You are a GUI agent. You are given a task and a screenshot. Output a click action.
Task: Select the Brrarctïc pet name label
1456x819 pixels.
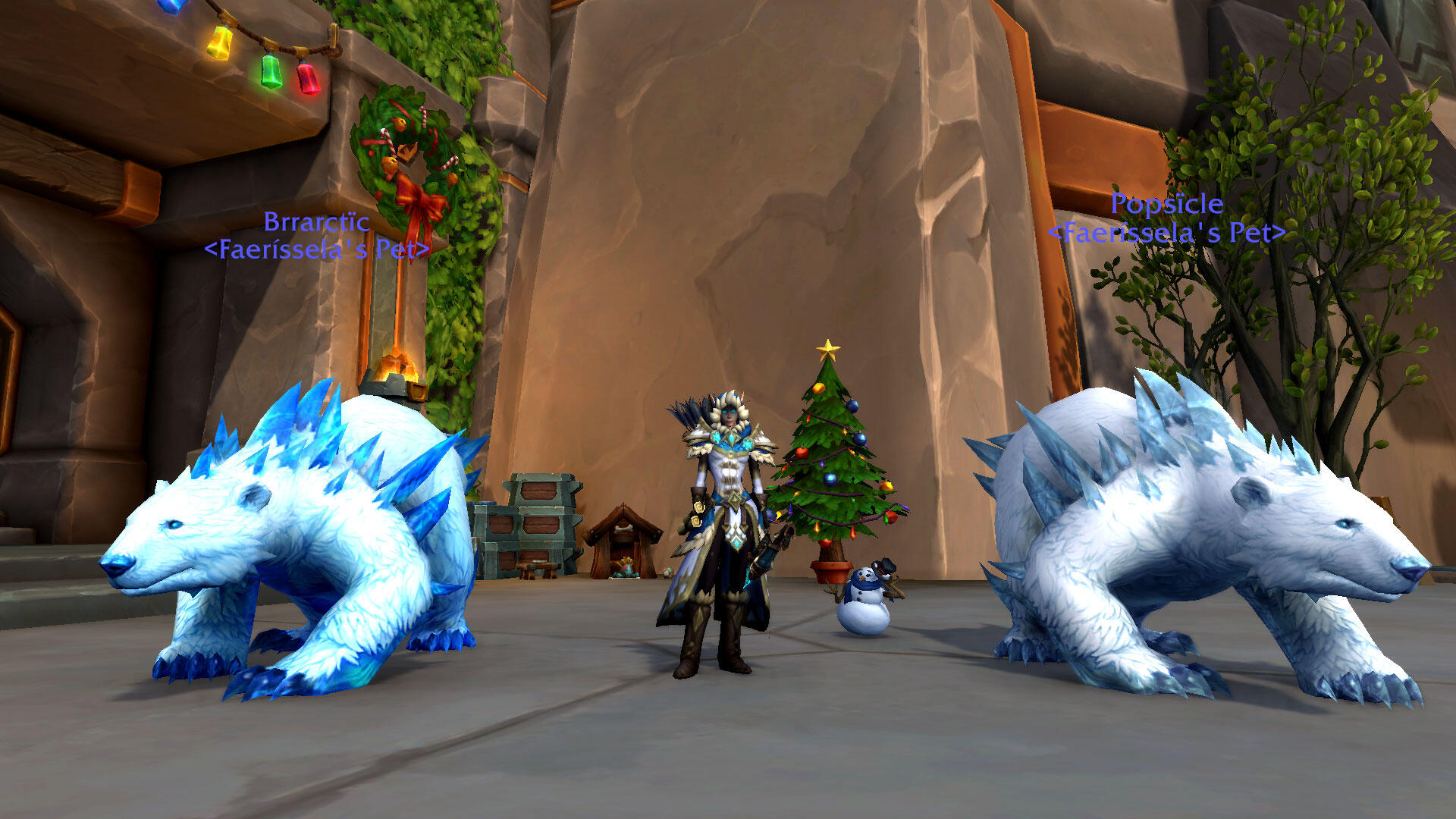pyautogui.click(x=316, y=222)
